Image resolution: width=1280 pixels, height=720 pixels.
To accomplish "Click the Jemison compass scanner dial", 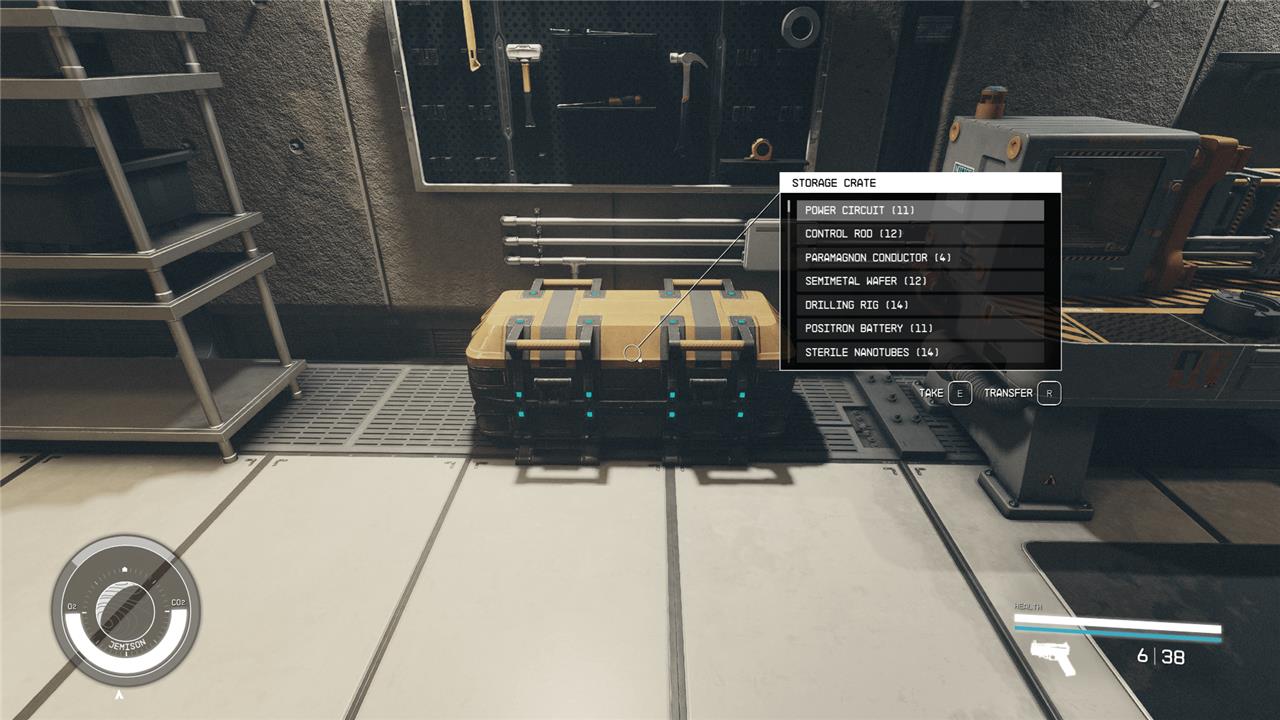I will coord(125,610).
